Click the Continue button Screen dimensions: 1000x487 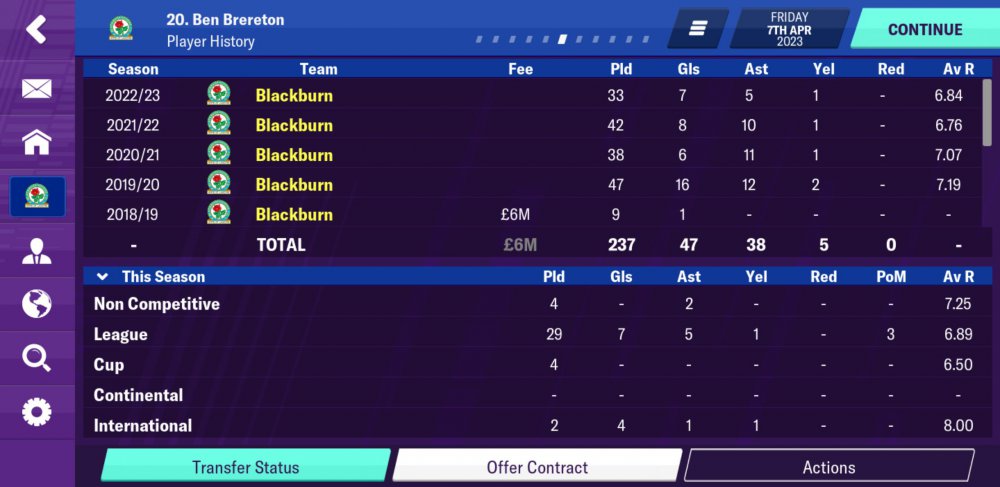(x=923, y=29)
